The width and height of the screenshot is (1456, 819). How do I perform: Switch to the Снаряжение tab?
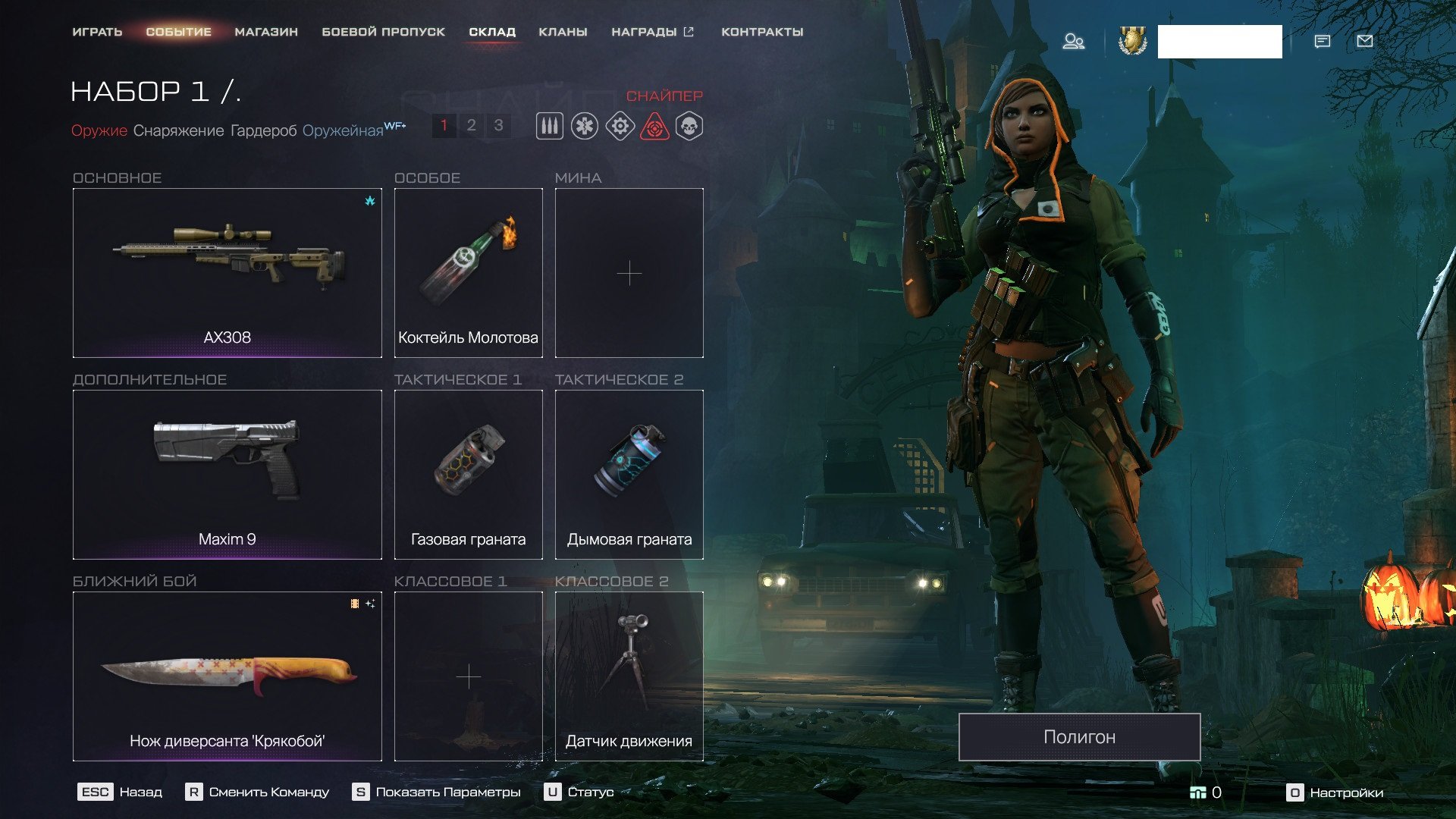click(178, 130)
